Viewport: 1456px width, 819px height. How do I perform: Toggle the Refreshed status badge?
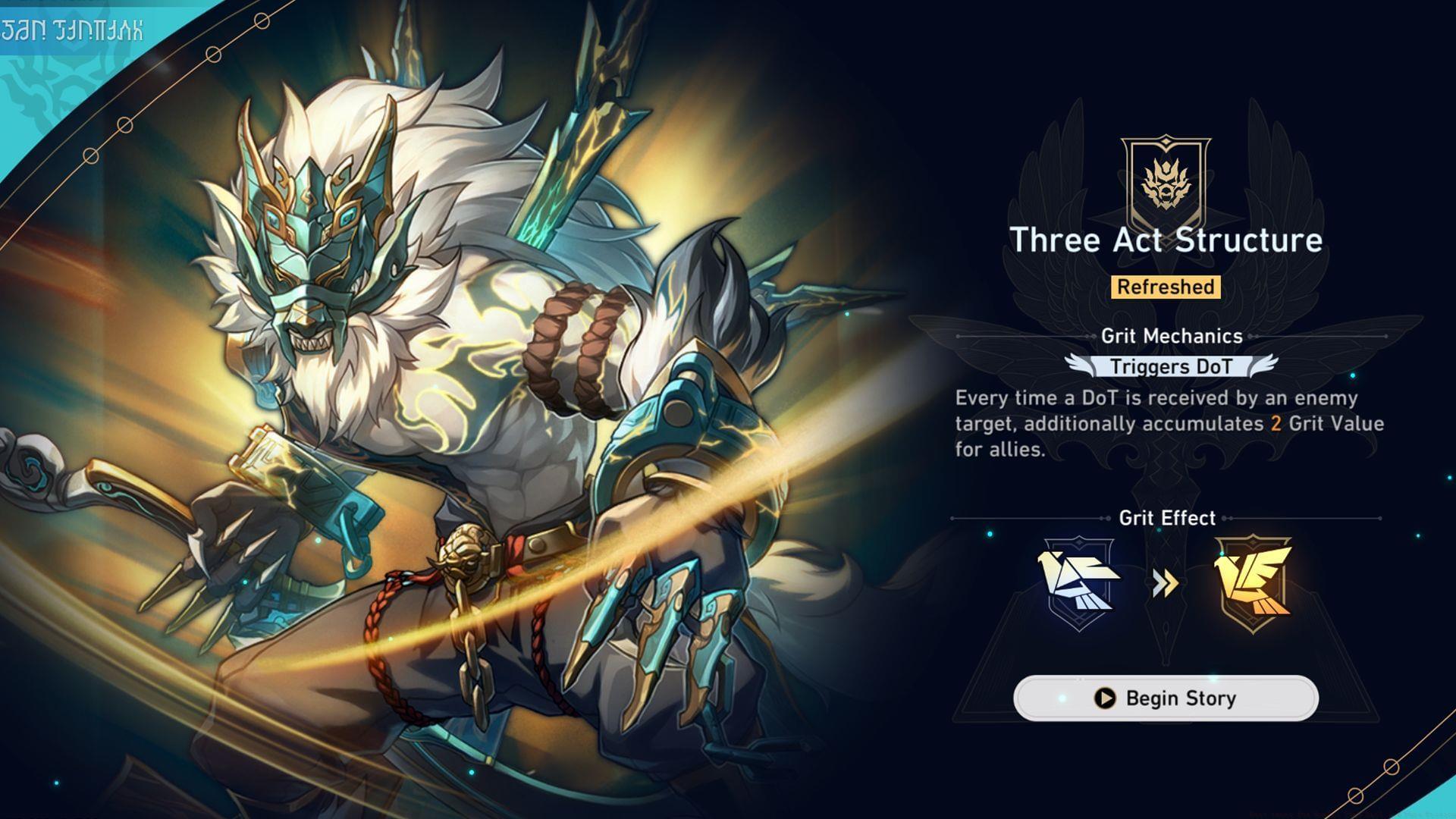point(1166,287)
